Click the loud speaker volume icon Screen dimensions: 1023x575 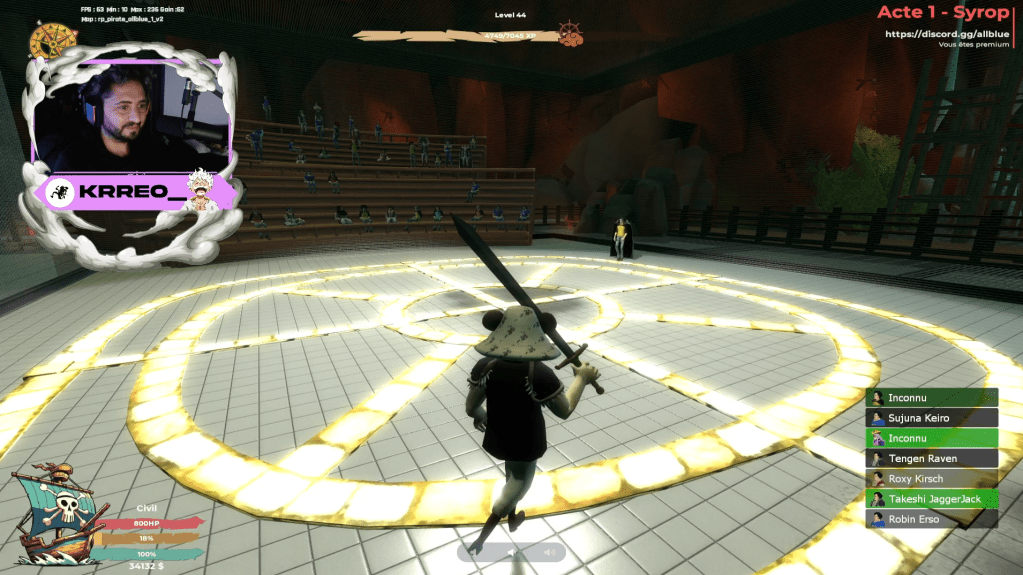pyautogui.click(x=549, y=552)
